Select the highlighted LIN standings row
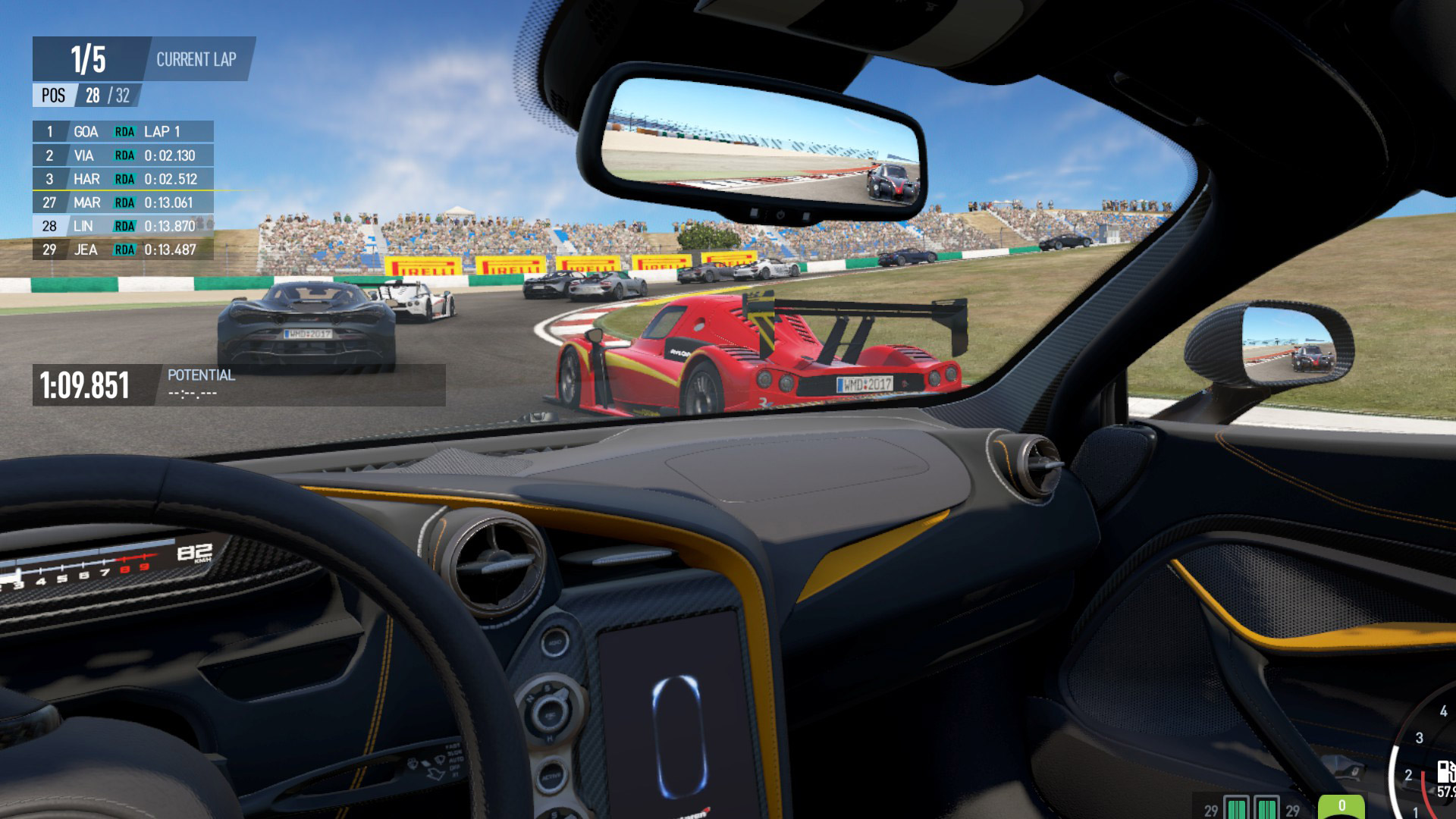Image resolution: width=1456 pixels, height=819 pixels. 123,226
